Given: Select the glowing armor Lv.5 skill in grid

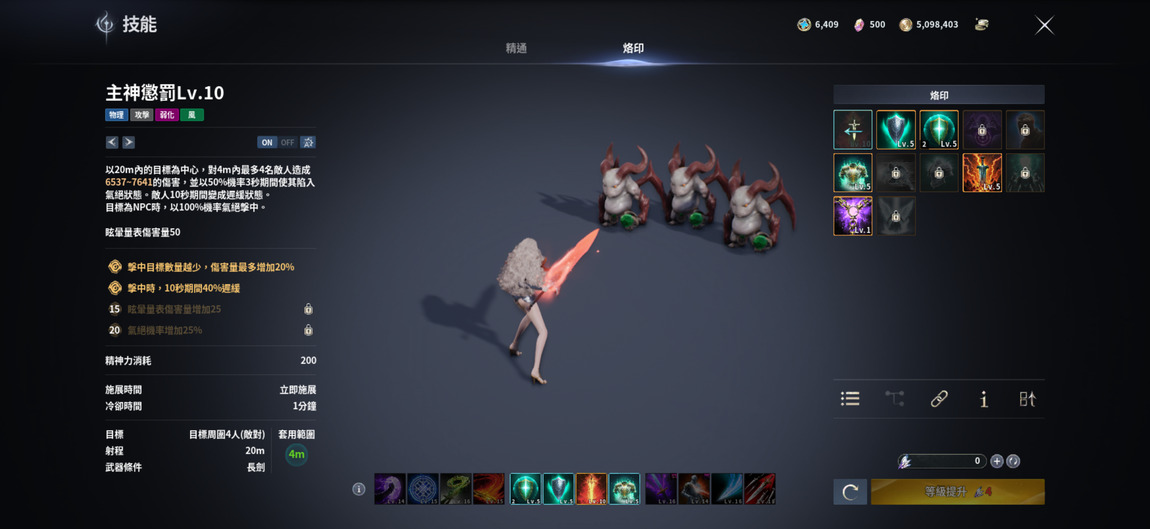Looking at the screenshot, I should (x=853, y=173).
